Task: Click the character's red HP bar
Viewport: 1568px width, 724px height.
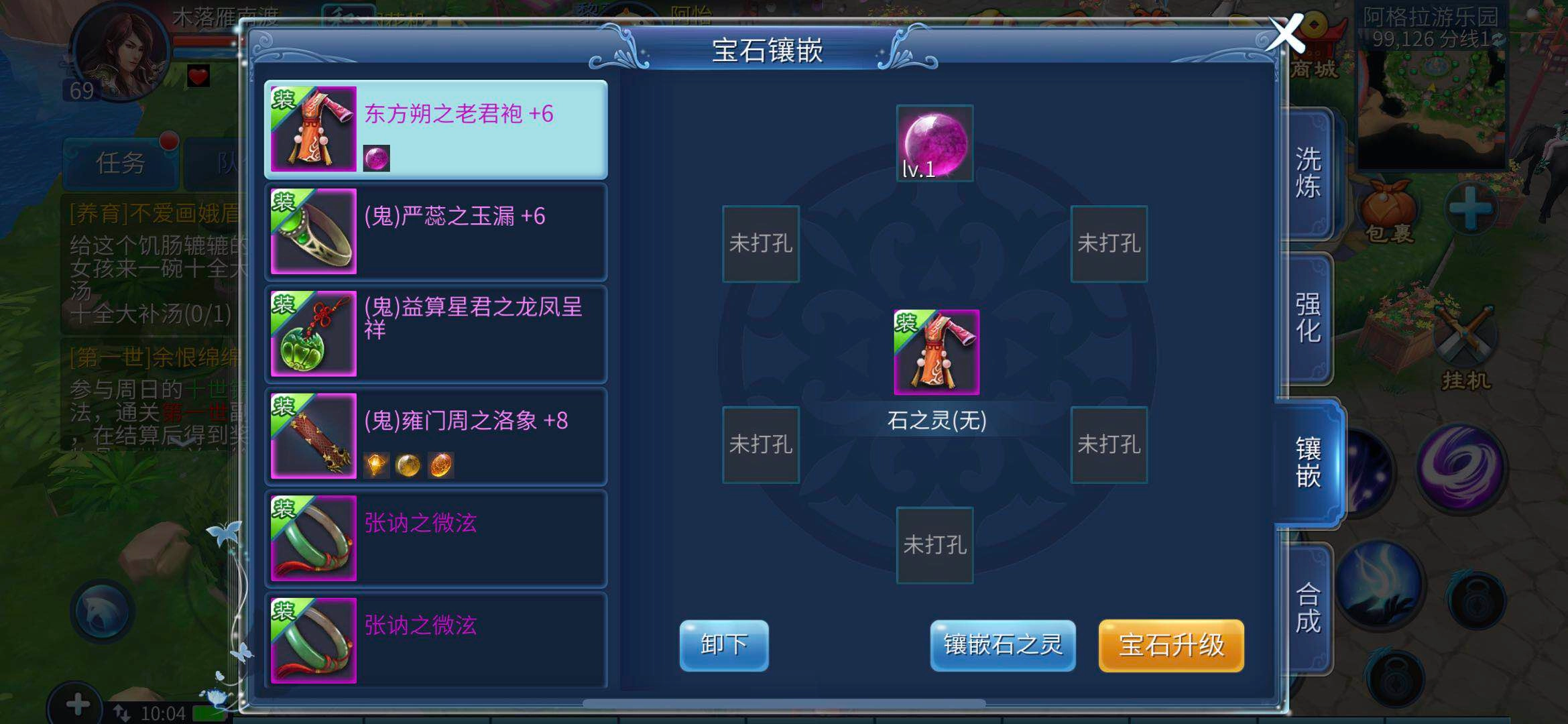Action: coord(201,42)
